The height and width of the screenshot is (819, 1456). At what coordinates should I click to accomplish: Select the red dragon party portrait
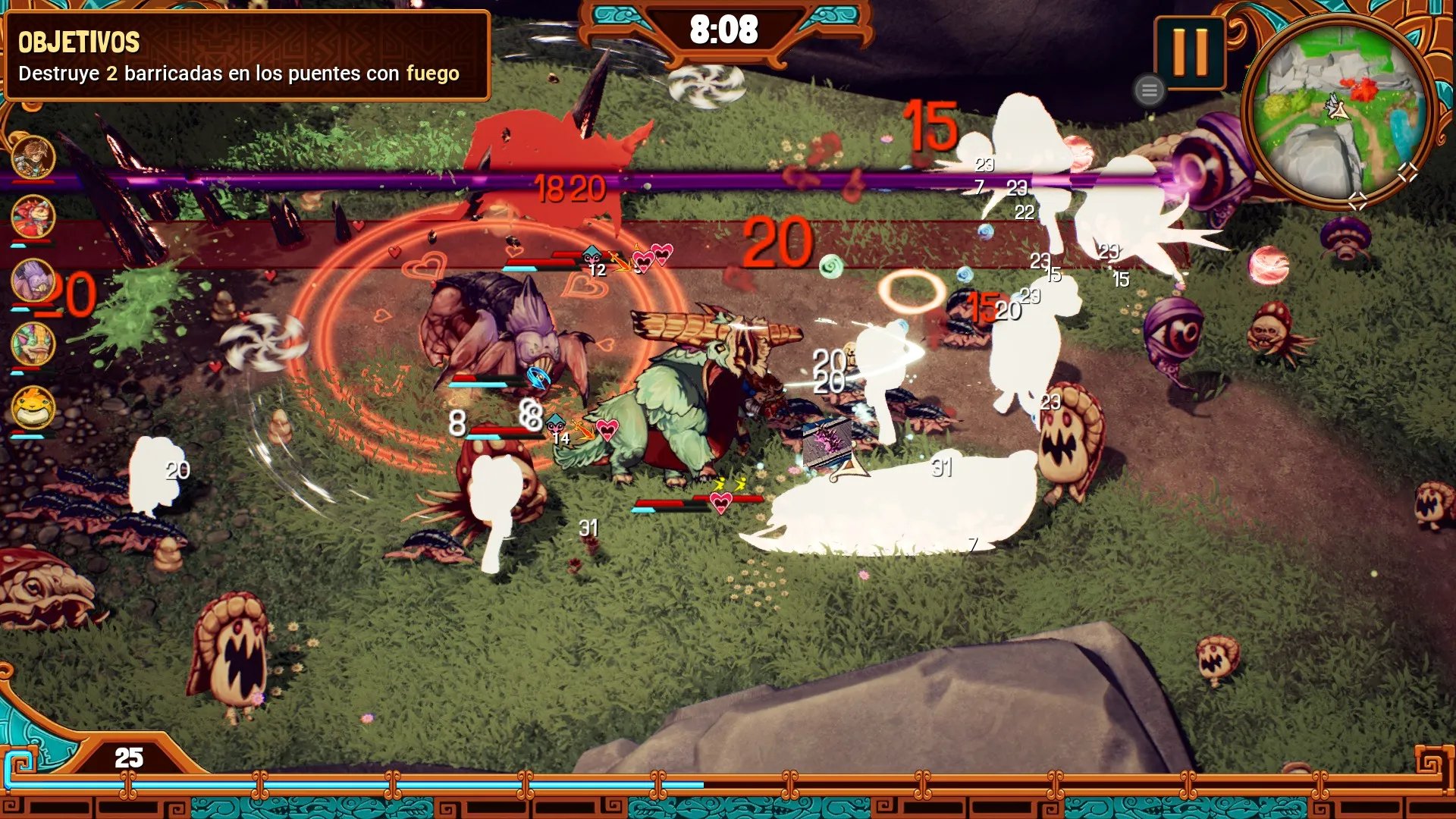click(33, 217)
